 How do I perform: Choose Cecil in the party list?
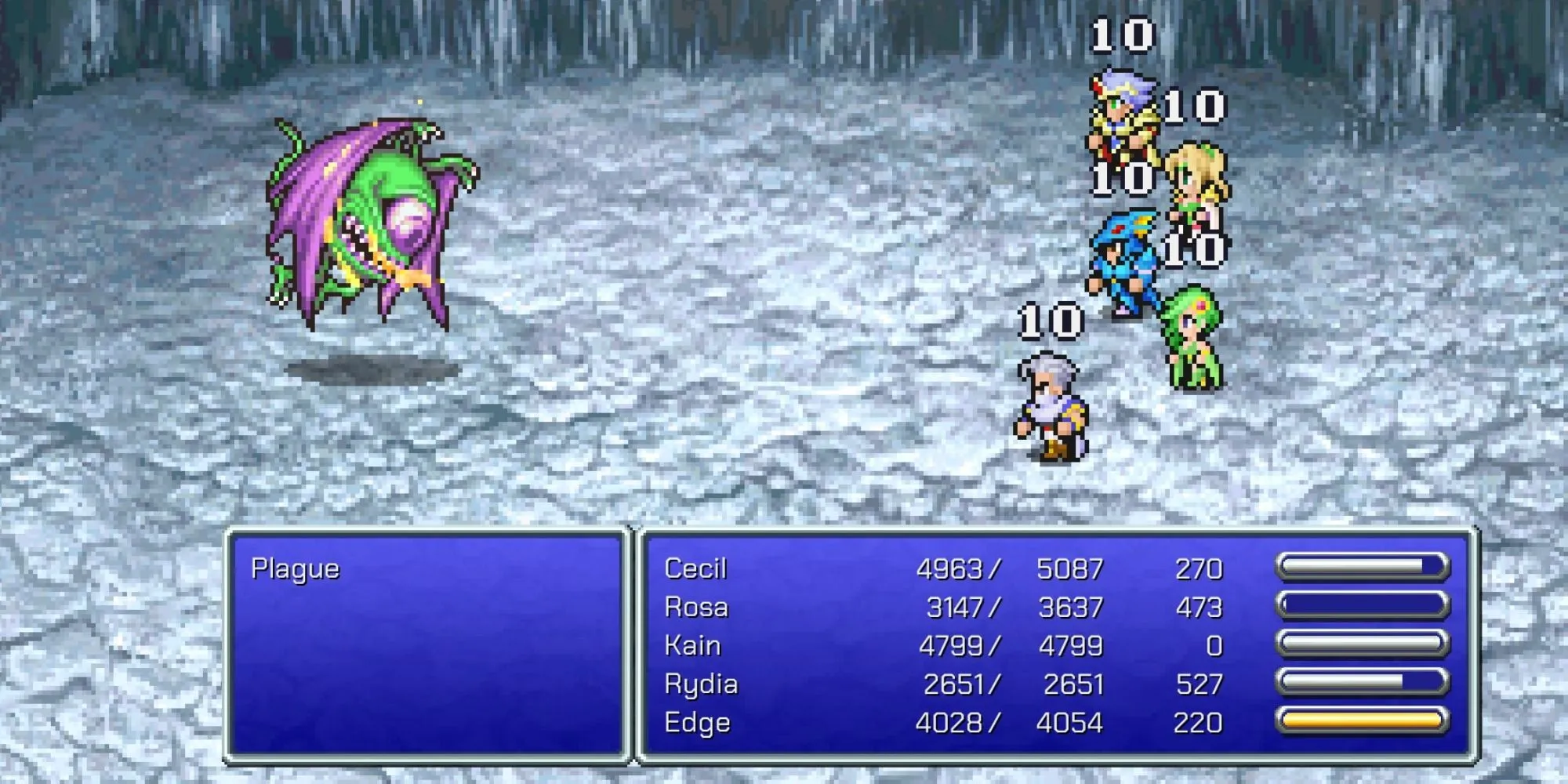(x=695, y=569)
